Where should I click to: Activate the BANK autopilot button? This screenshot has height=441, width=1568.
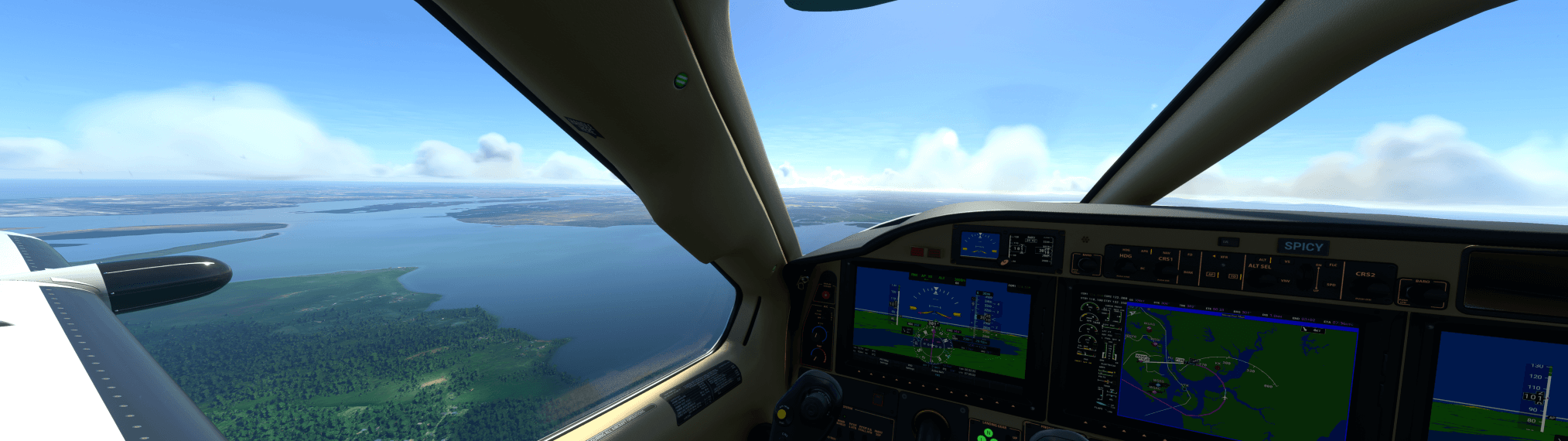tap(1188, 273)
